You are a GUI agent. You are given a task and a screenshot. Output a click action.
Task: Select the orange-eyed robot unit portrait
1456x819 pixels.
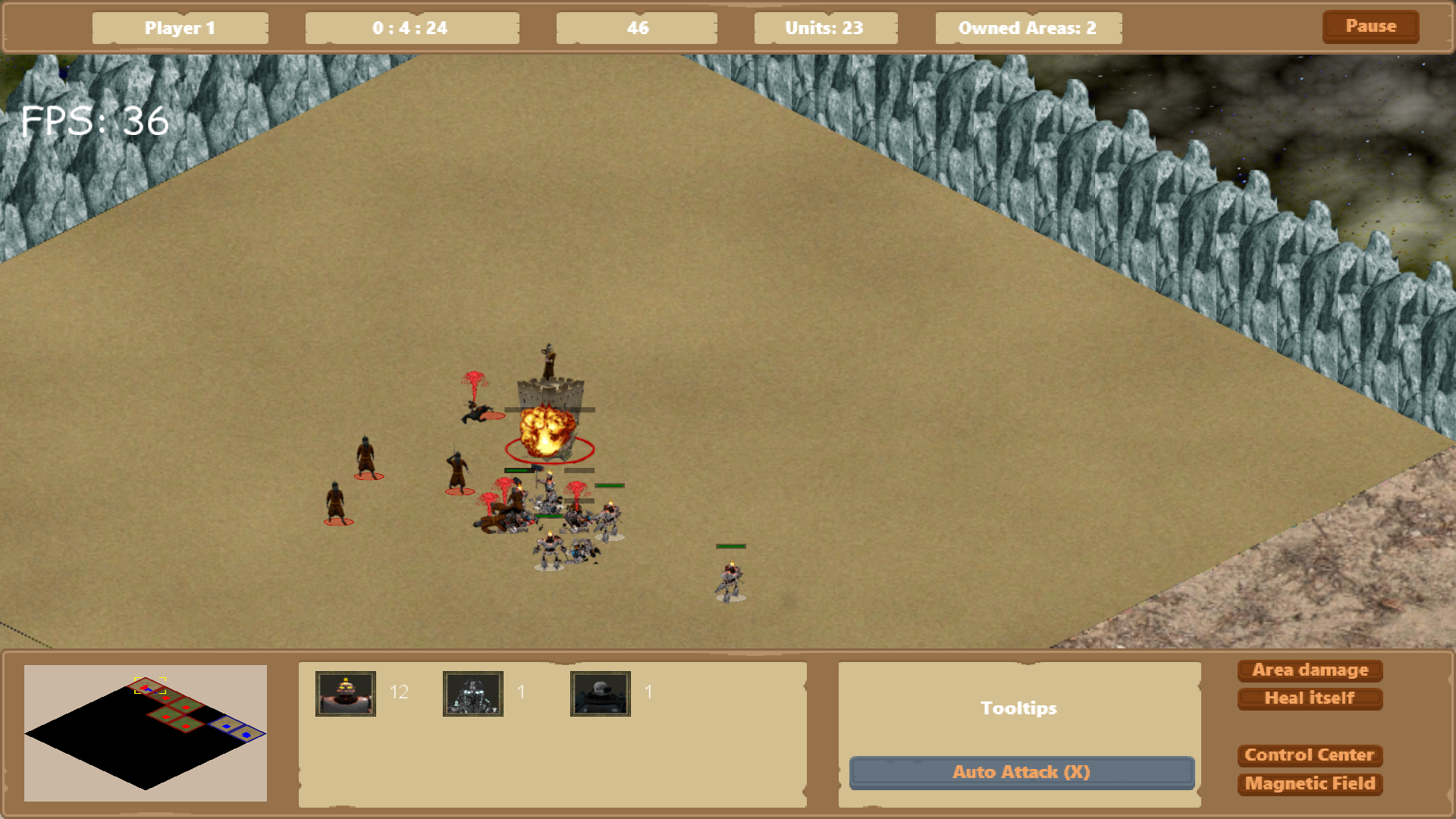[346, 693]
